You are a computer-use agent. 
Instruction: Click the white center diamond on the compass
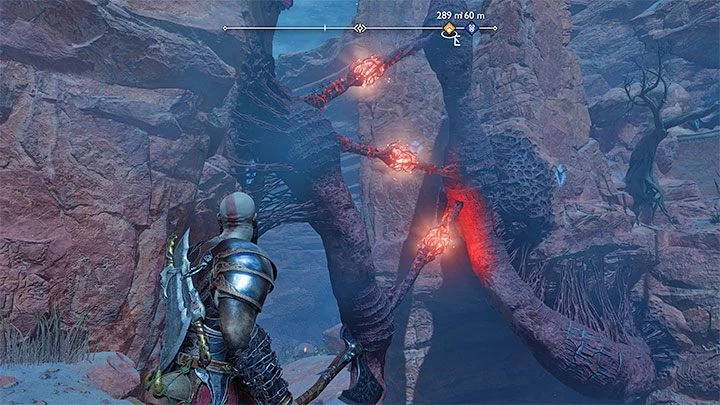pos(360,28)
